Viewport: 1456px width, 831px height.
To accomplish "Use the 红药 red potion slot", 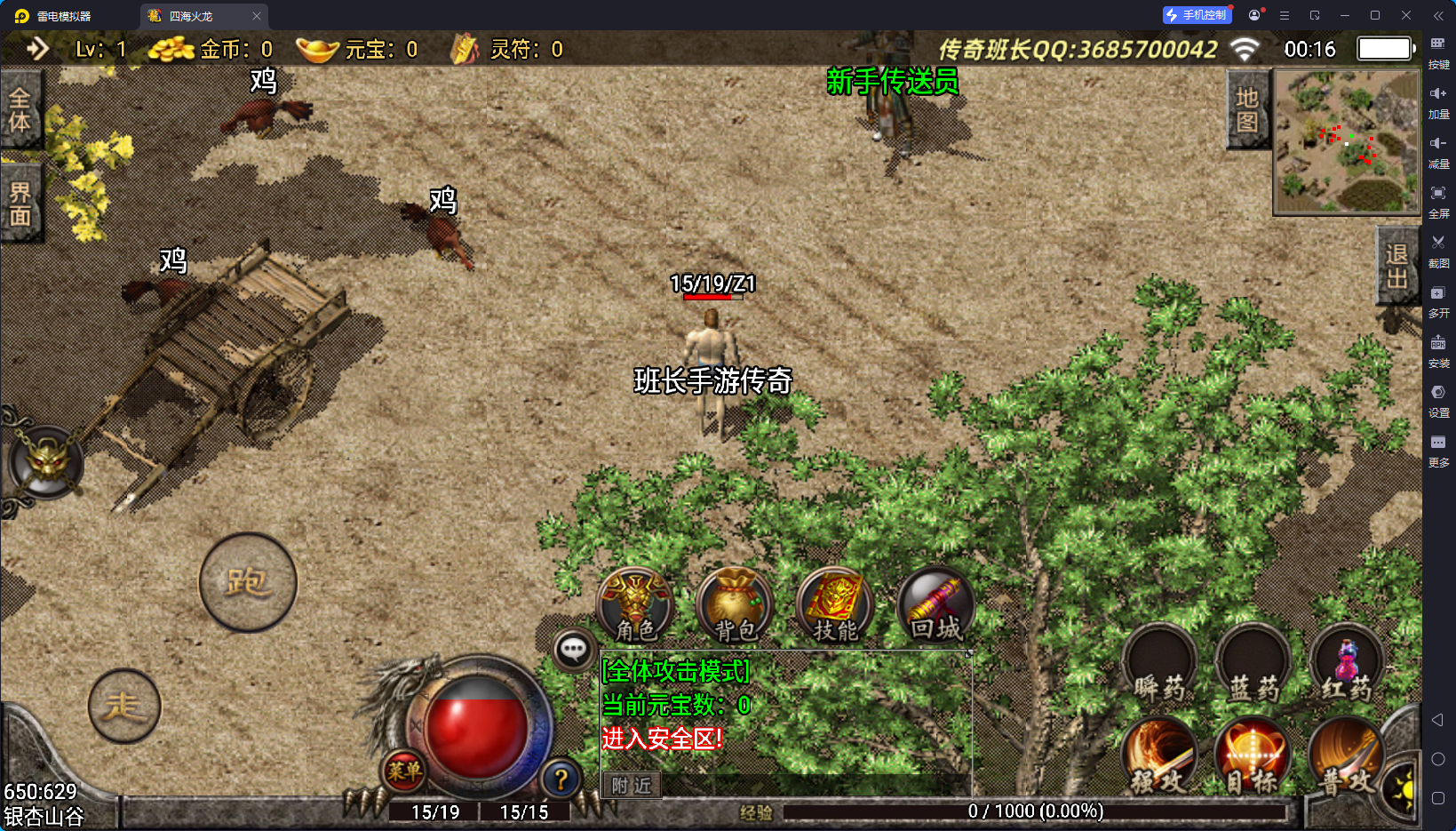I will pos(1346,667).
